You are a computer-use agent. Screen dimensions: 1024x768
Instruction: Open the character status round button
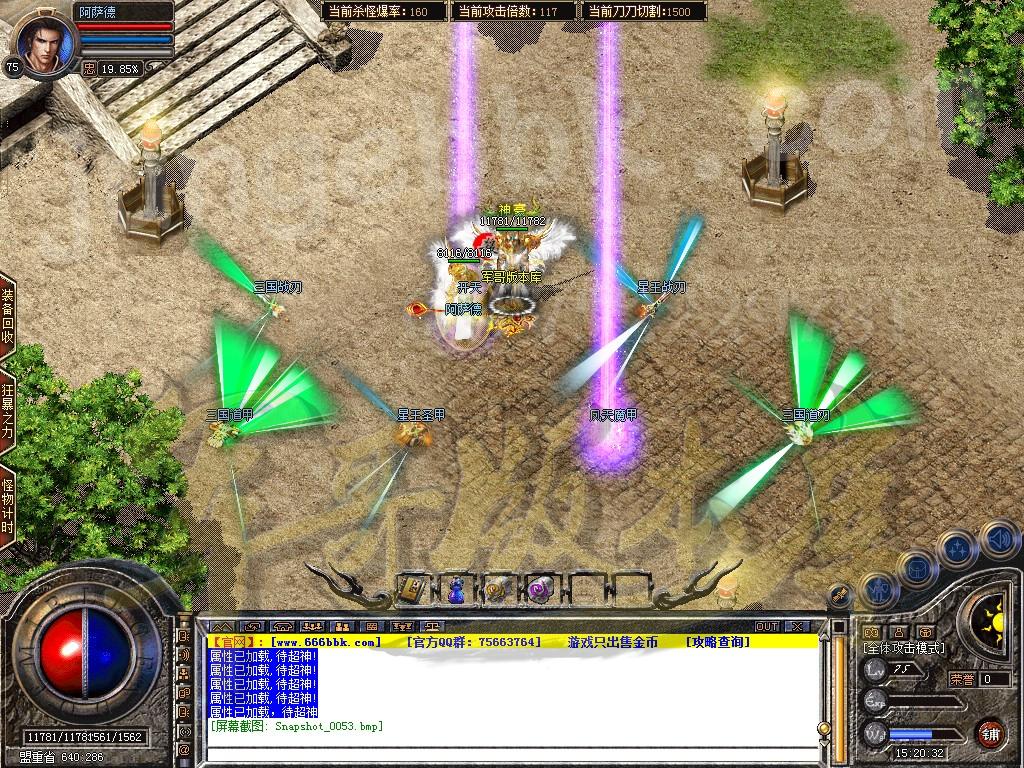876,590
